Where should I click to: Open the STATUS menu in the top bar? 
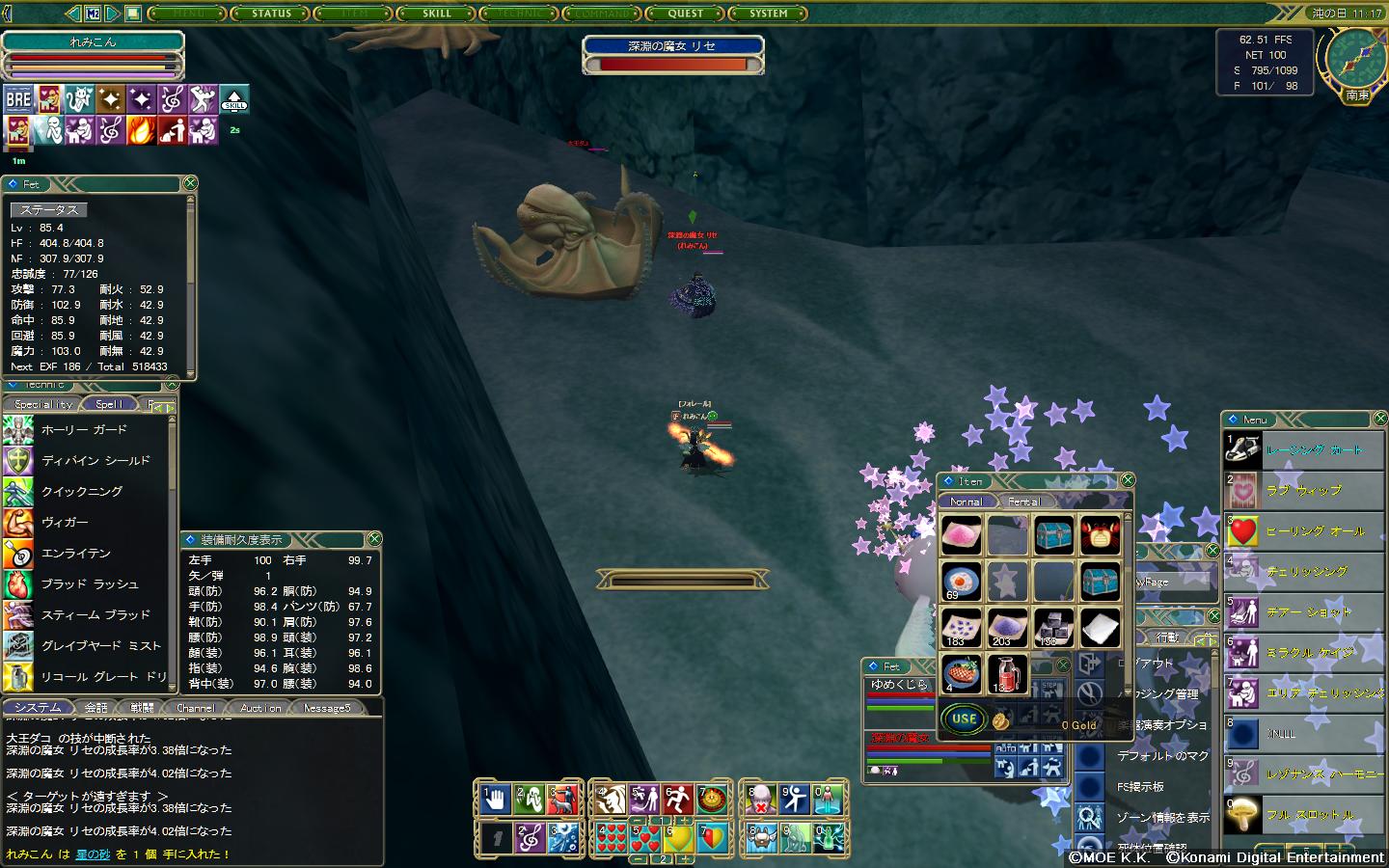coord(271,14)
